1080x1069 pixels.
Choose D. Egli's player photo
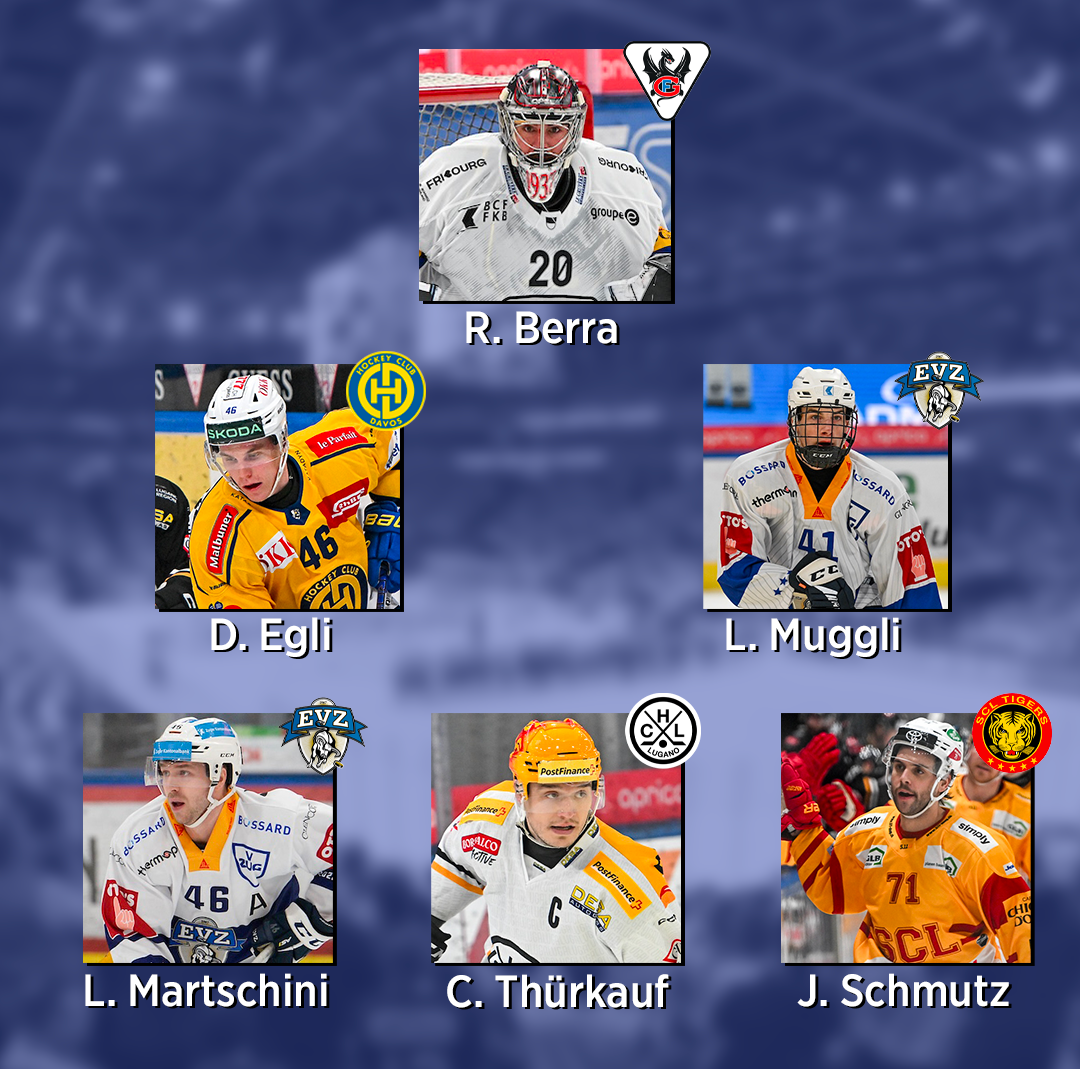coord(278,487)
